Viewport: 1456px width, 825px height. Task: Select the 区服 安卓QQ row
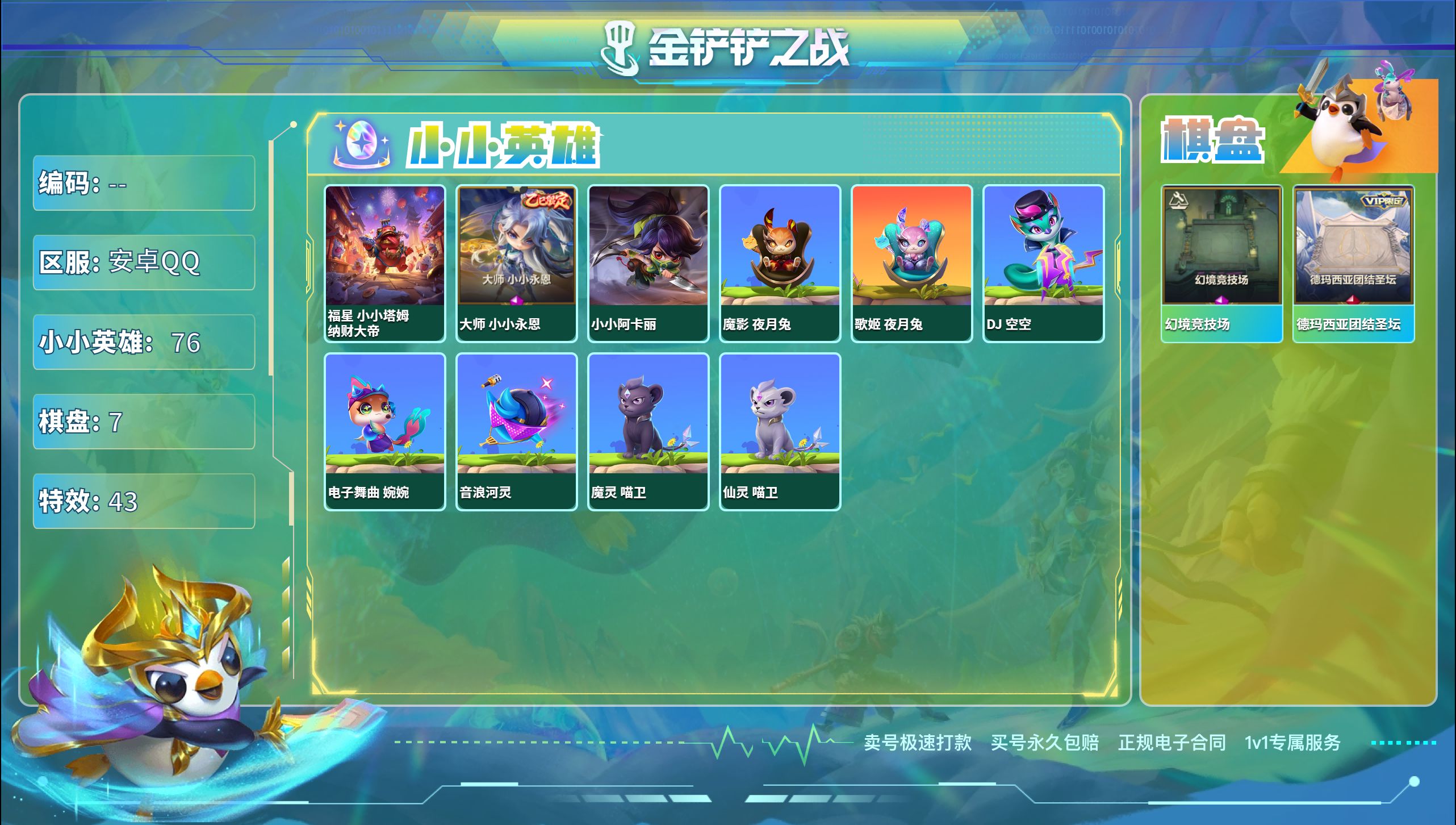[144, 262]
